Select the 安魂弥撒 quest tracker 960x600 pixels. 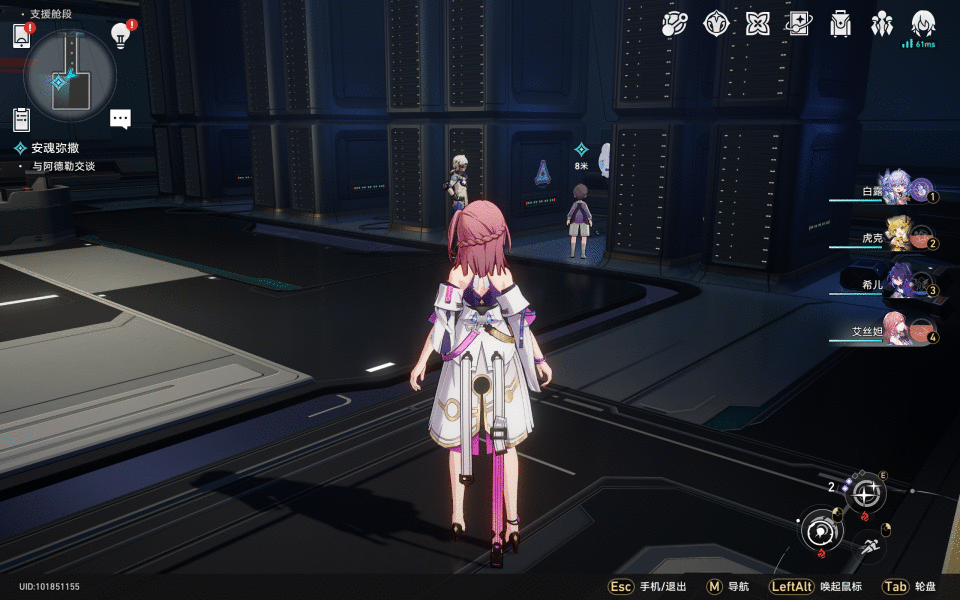(55, 148)
